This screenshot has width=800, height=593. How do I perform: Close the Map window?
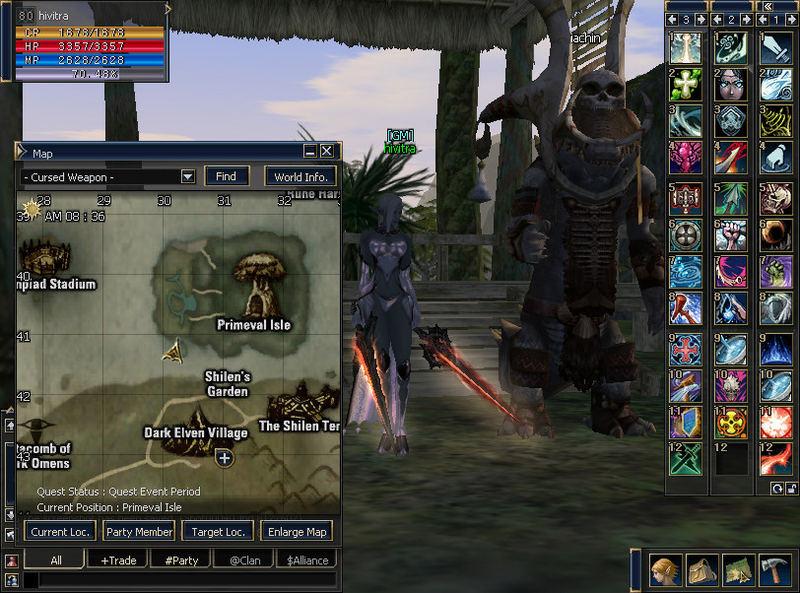tap(326, 152)
